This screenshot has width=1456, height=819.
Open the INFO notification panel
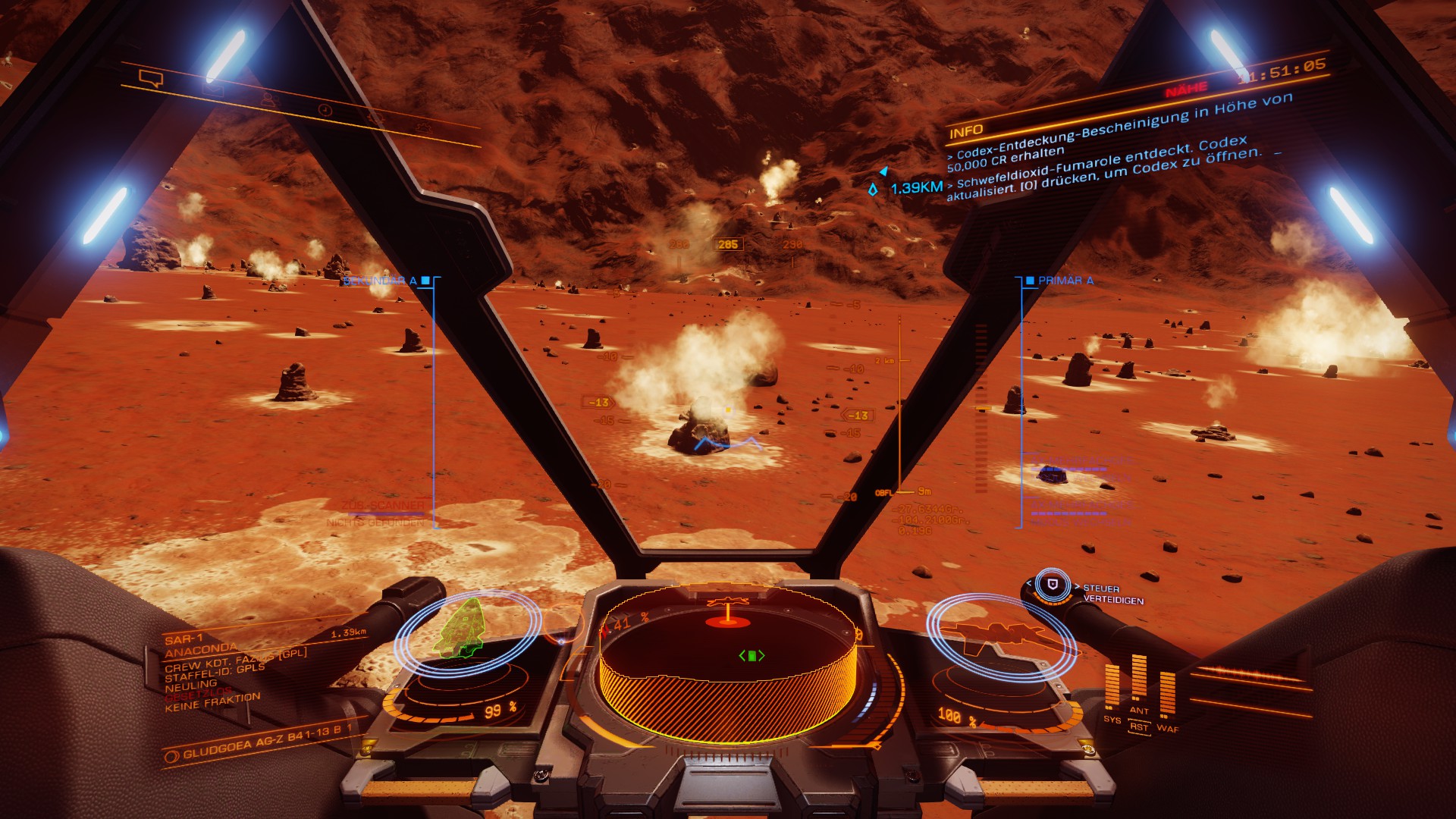[966, 131]
